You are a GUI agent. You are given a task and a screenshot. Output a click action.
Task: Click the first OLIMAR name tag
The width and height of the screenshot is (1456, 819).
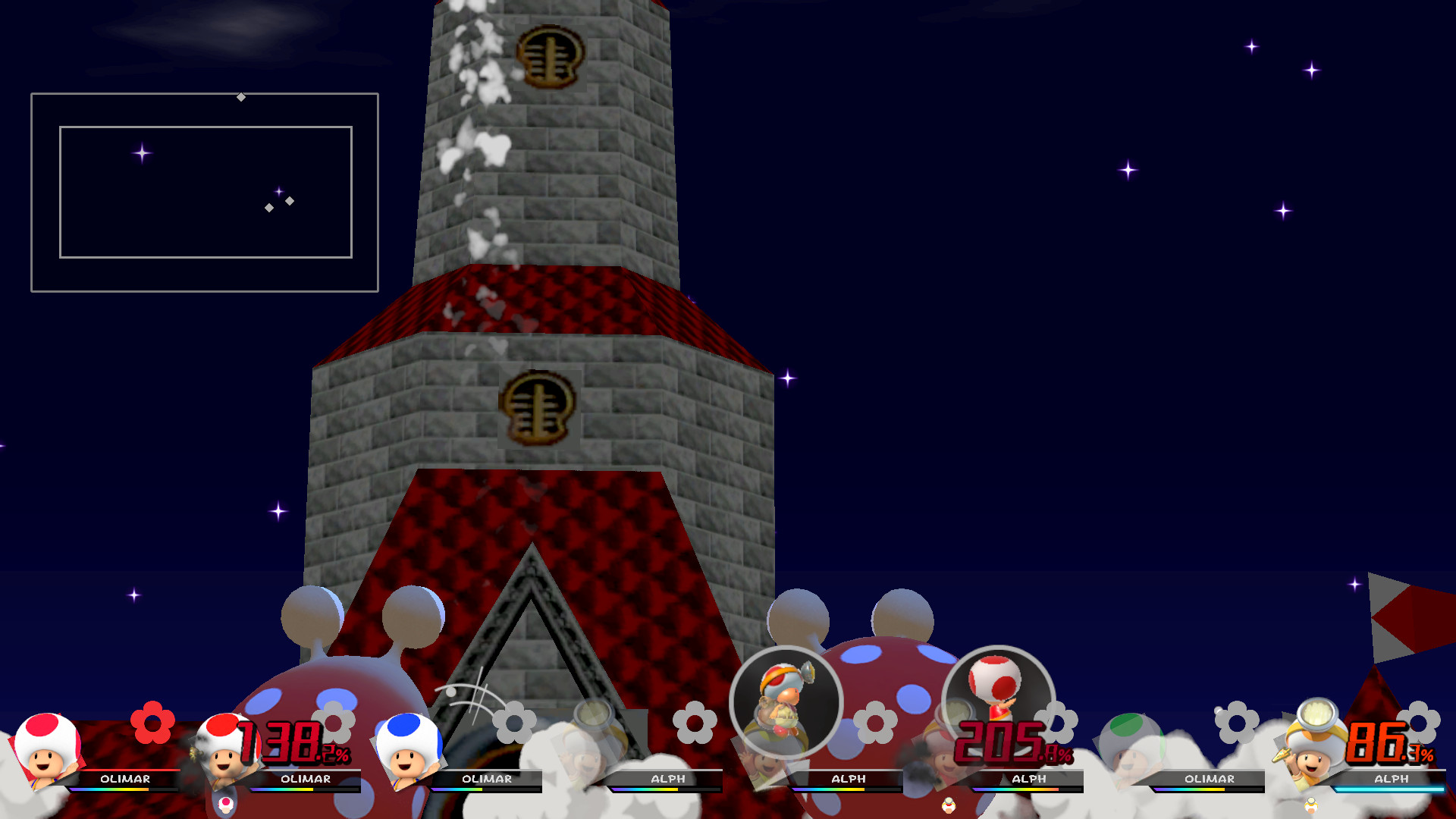125,779
